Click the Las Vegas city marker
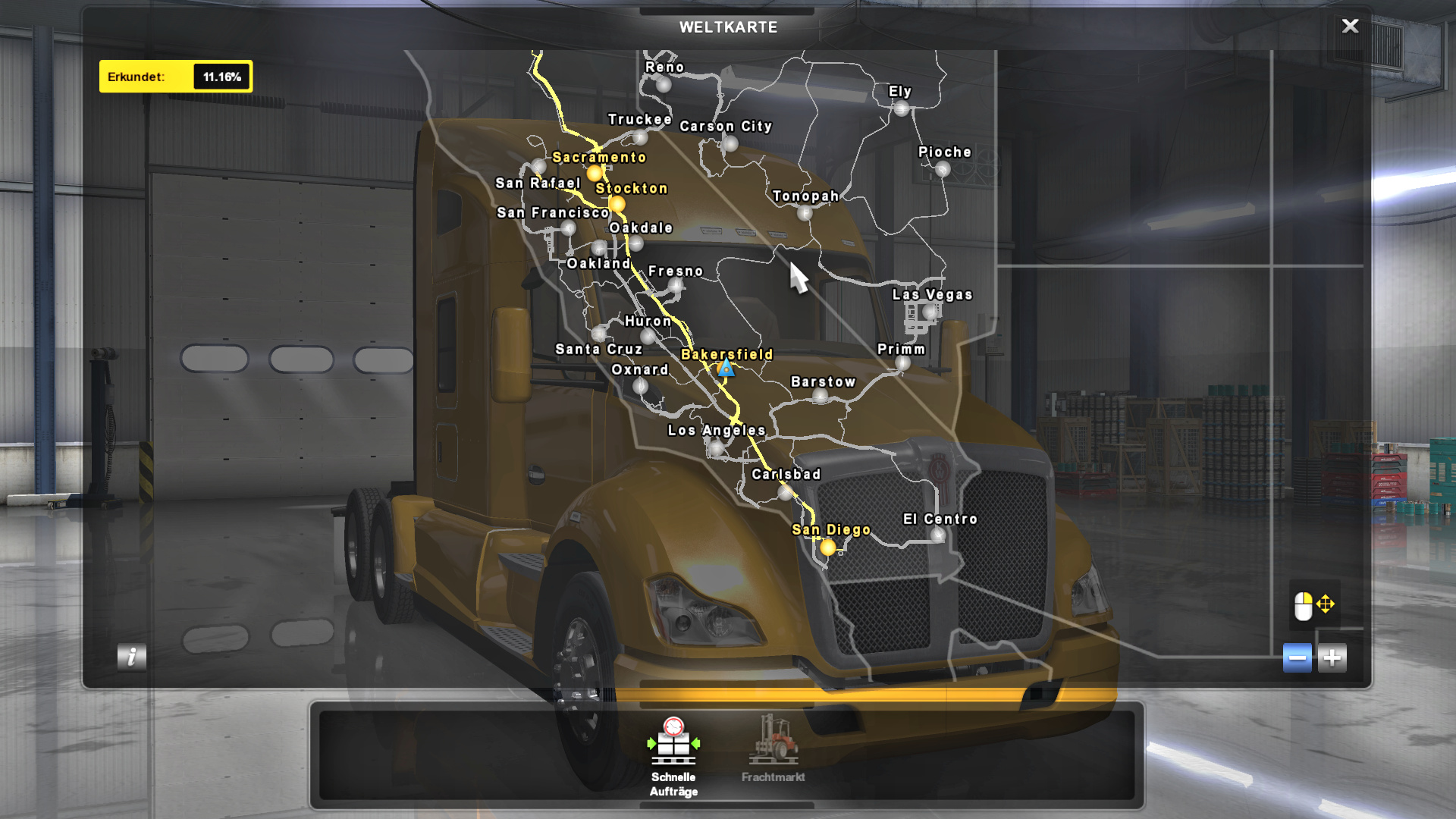The image size is (1456, 819). click(930, 311)
